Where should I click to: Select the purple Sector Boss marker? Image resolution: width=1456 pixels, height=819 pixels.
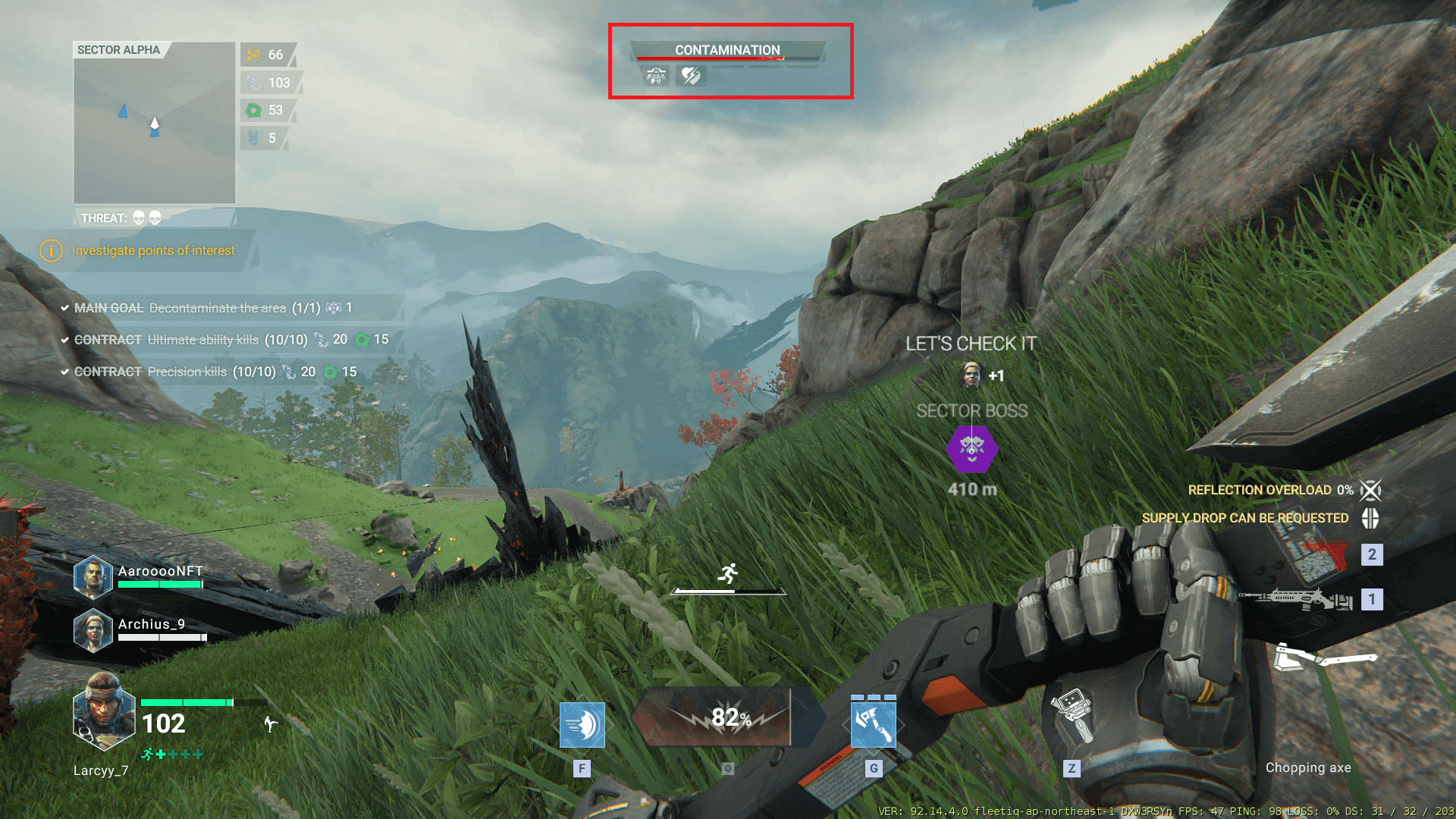tap(971, 449)
